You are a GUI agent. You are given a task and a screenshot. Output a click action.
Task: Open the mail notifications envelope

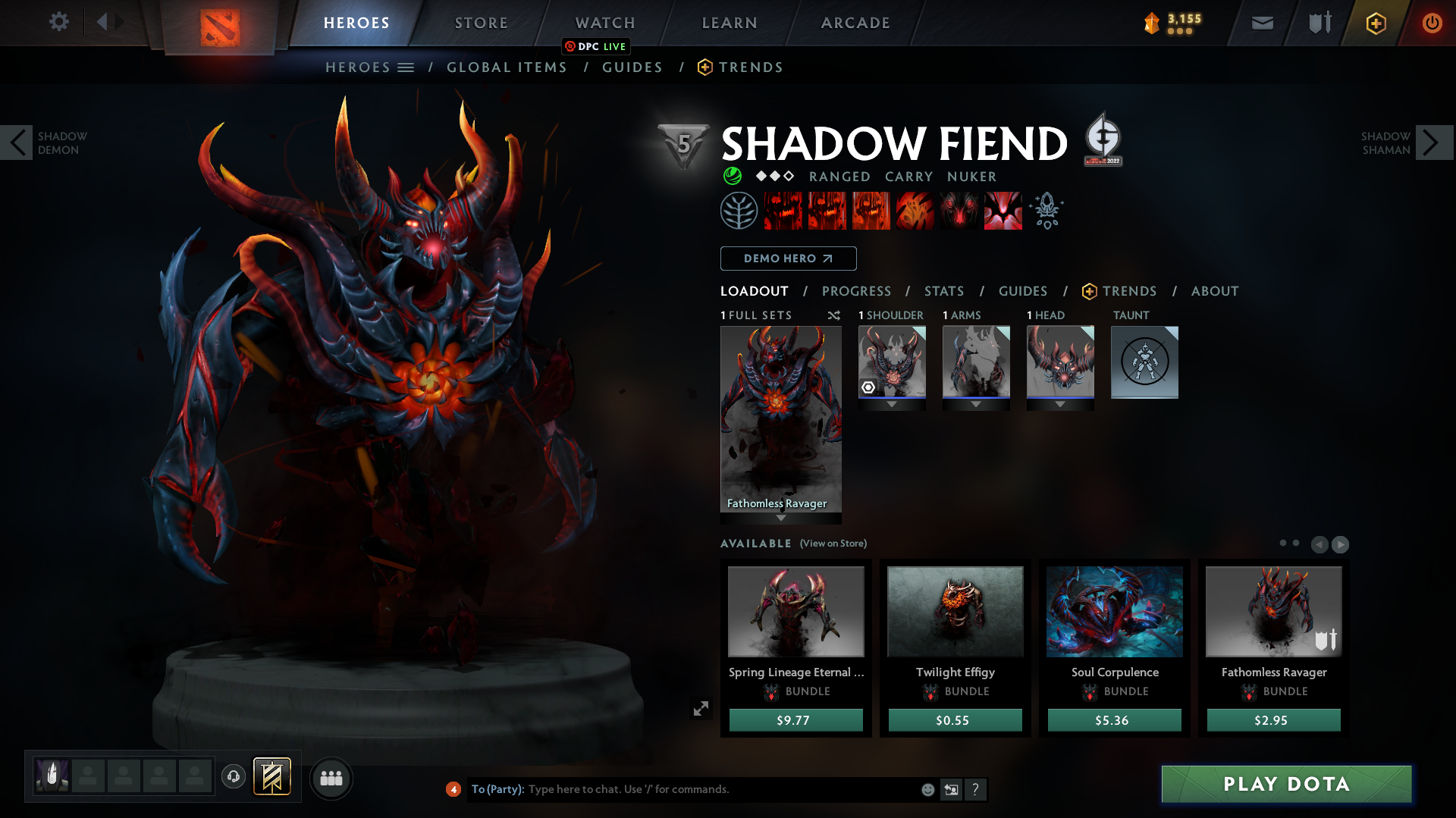tap(1262, 23)
